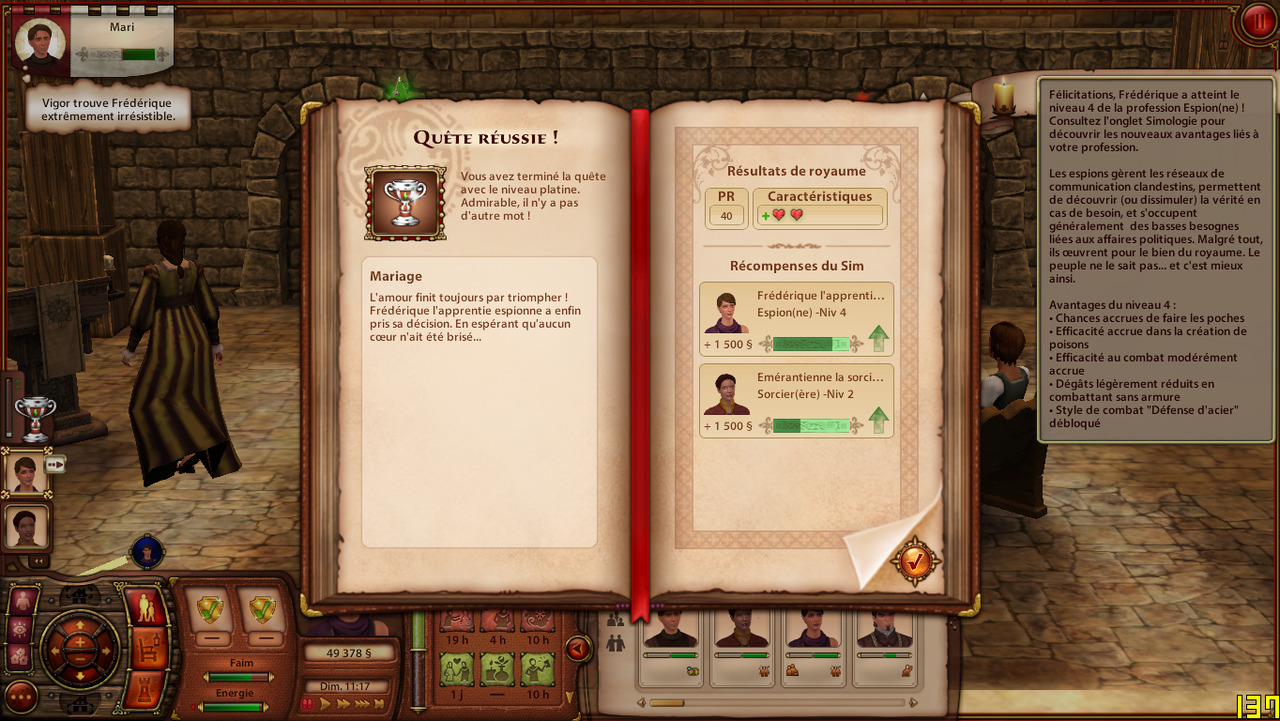Open the silver trophy quest tracker
Viewport: 1280px width, 721px height.
click(35, 418)
